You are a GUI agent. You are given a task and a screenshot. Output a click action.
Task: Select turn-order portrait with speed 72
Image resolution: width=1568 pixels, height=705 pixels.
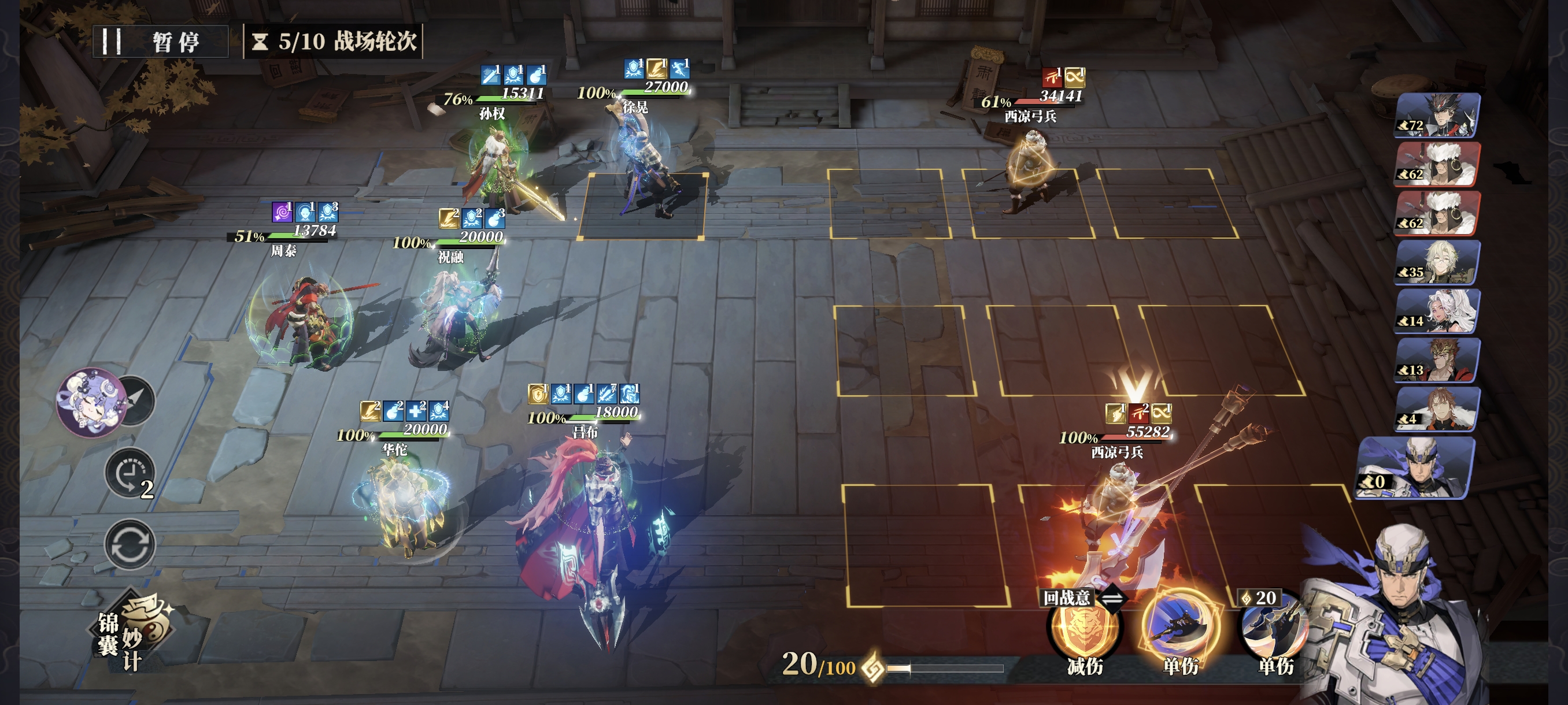click(1437, 115)
